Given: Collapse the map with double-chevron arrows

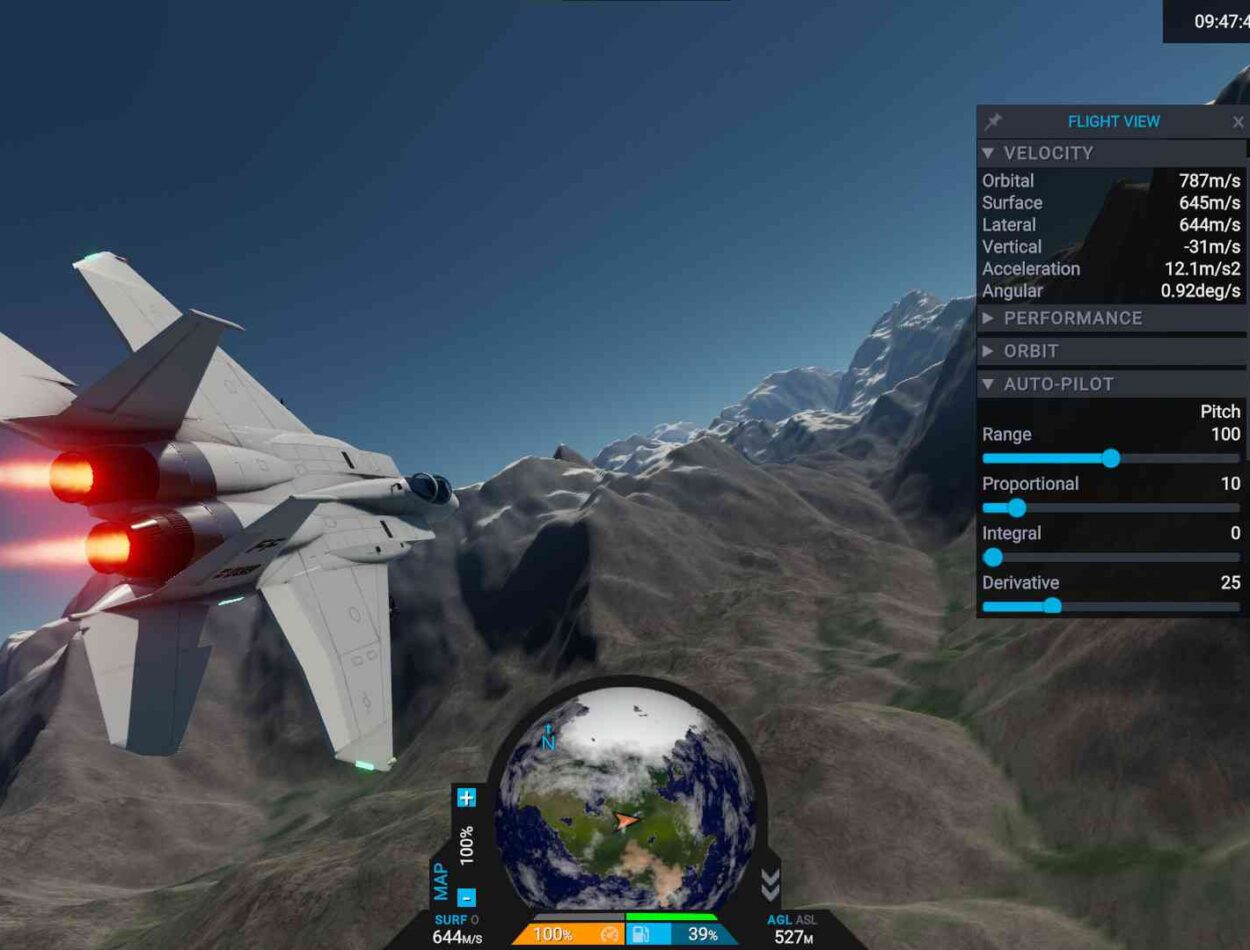Looking at the screenshot, I should 769,884.
